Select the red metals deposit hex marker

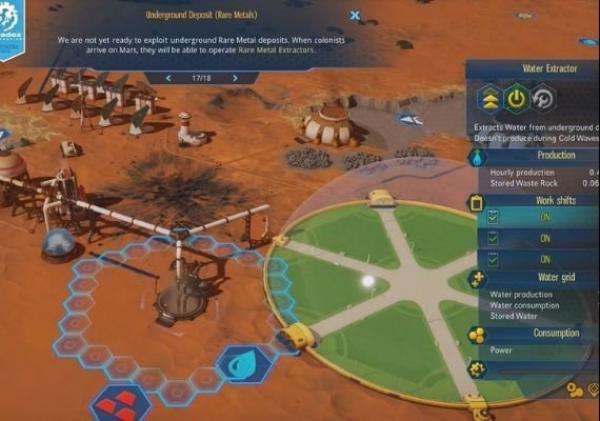[118, 403]
